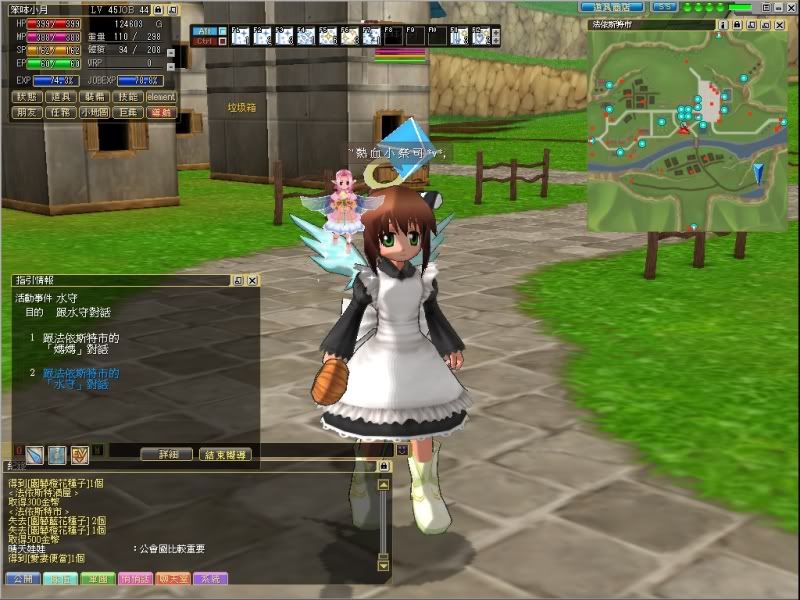Select guide step 2 talk to 水守
This screenshot has height=600, width=800.
pyautogui.click(x=82, y=378)
